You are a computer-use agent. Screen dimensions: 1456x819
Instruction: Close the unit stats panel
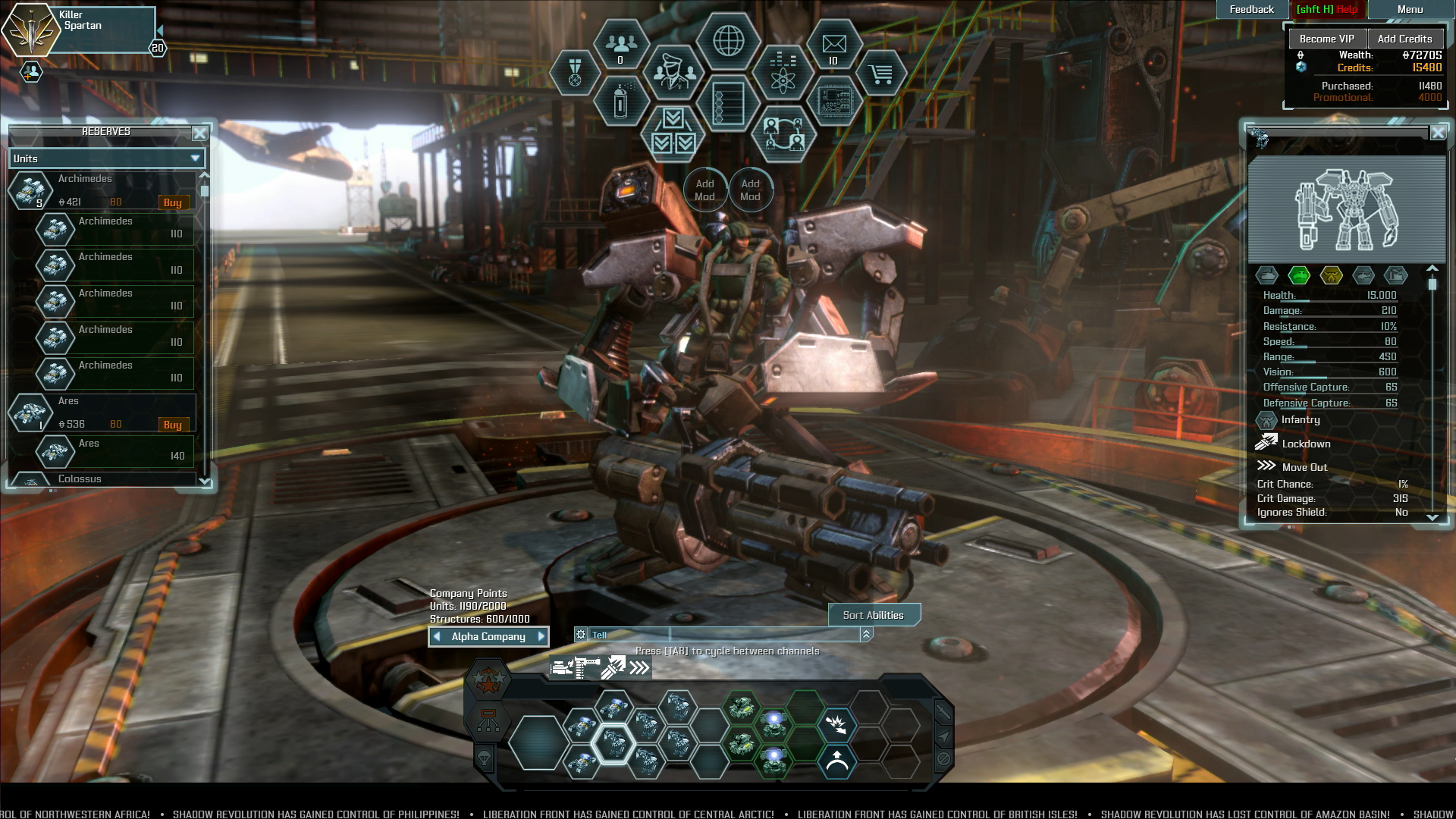click(1438, 133)
